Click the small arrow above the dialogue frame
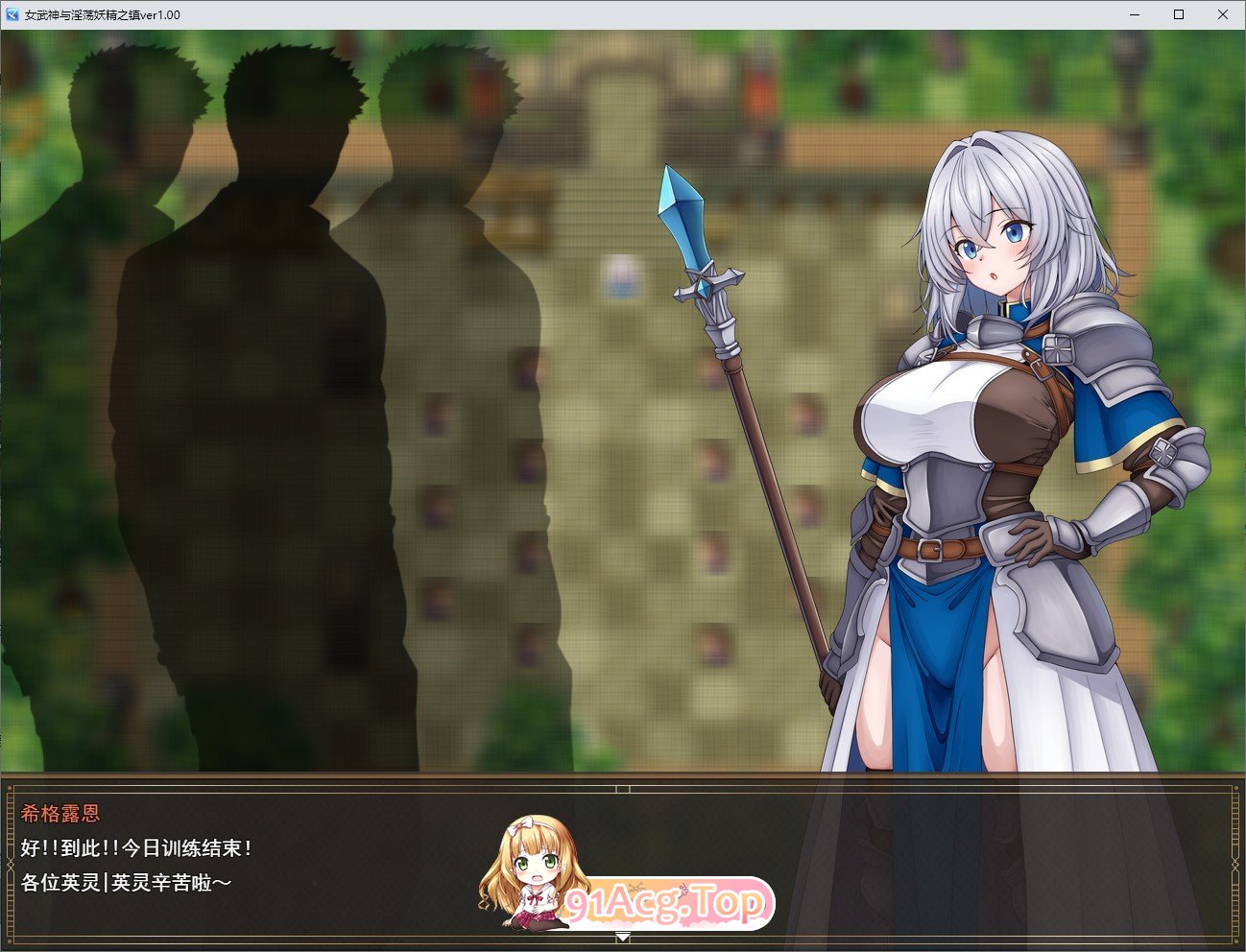This screenshot has width=1246, height=952. 625,788
